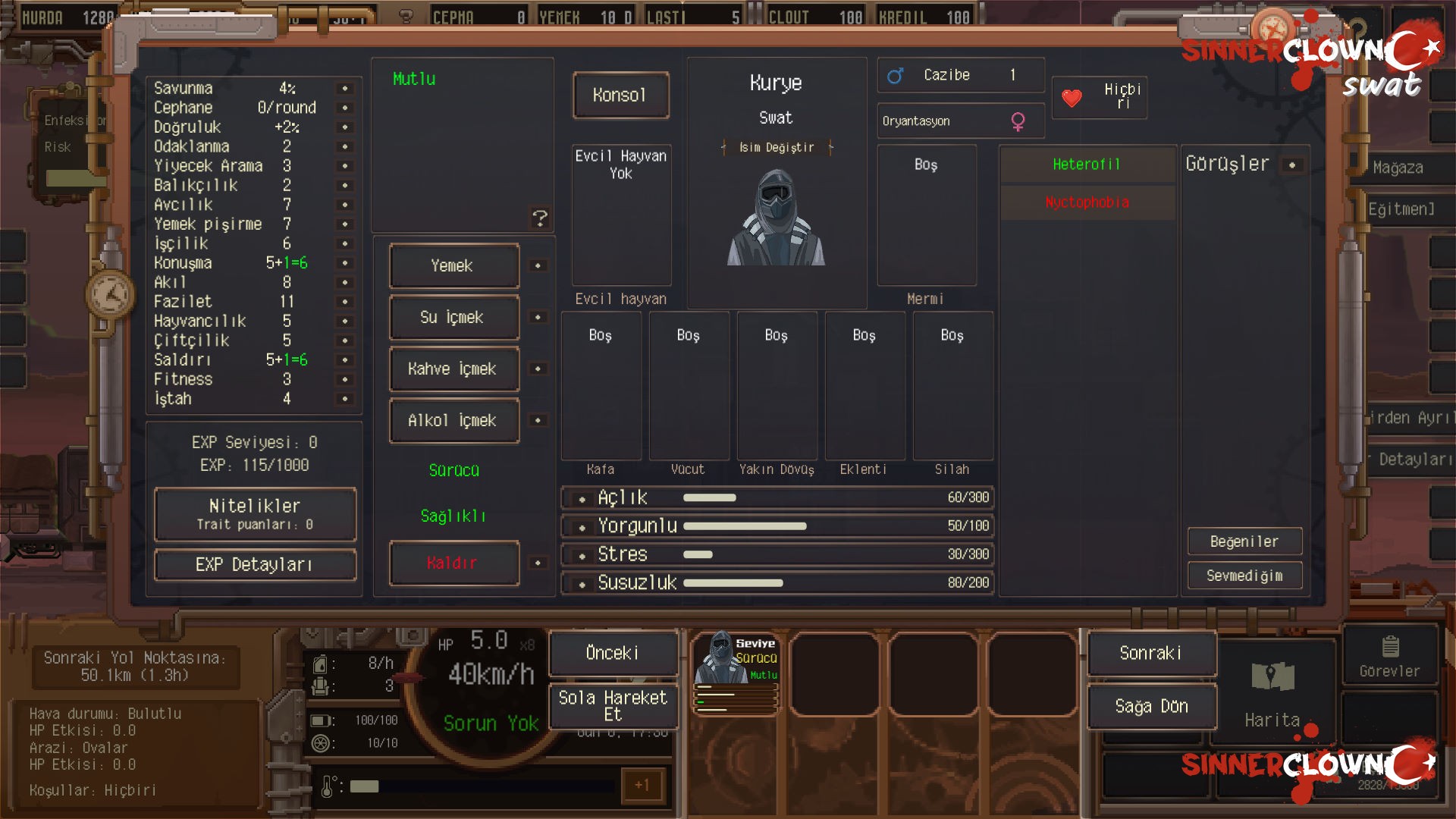Click the Kahve İçmek button
This screenshot has height=819, width=1456.
[x=453, y=369]
